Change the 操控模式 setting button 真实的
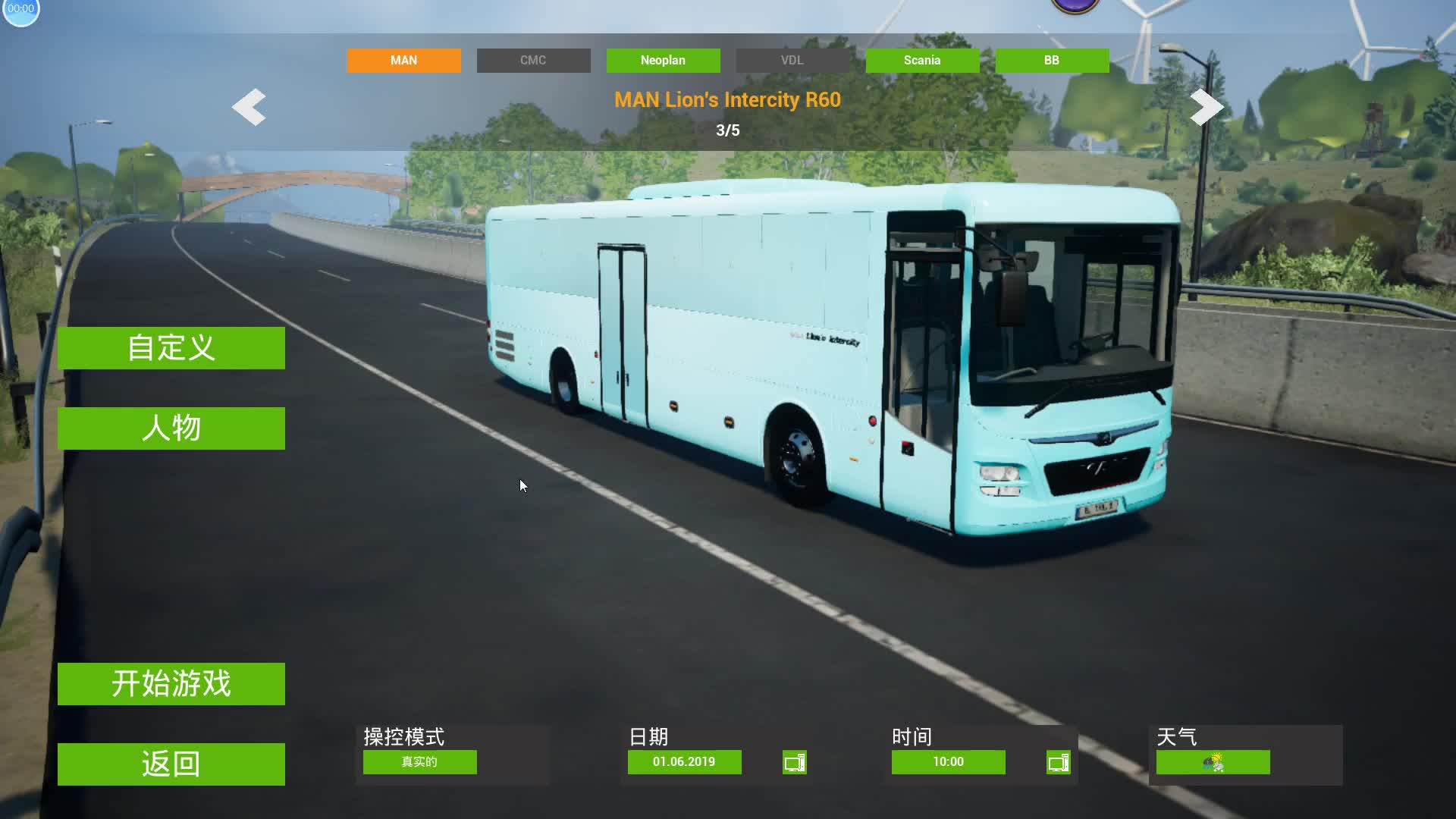 419,762
